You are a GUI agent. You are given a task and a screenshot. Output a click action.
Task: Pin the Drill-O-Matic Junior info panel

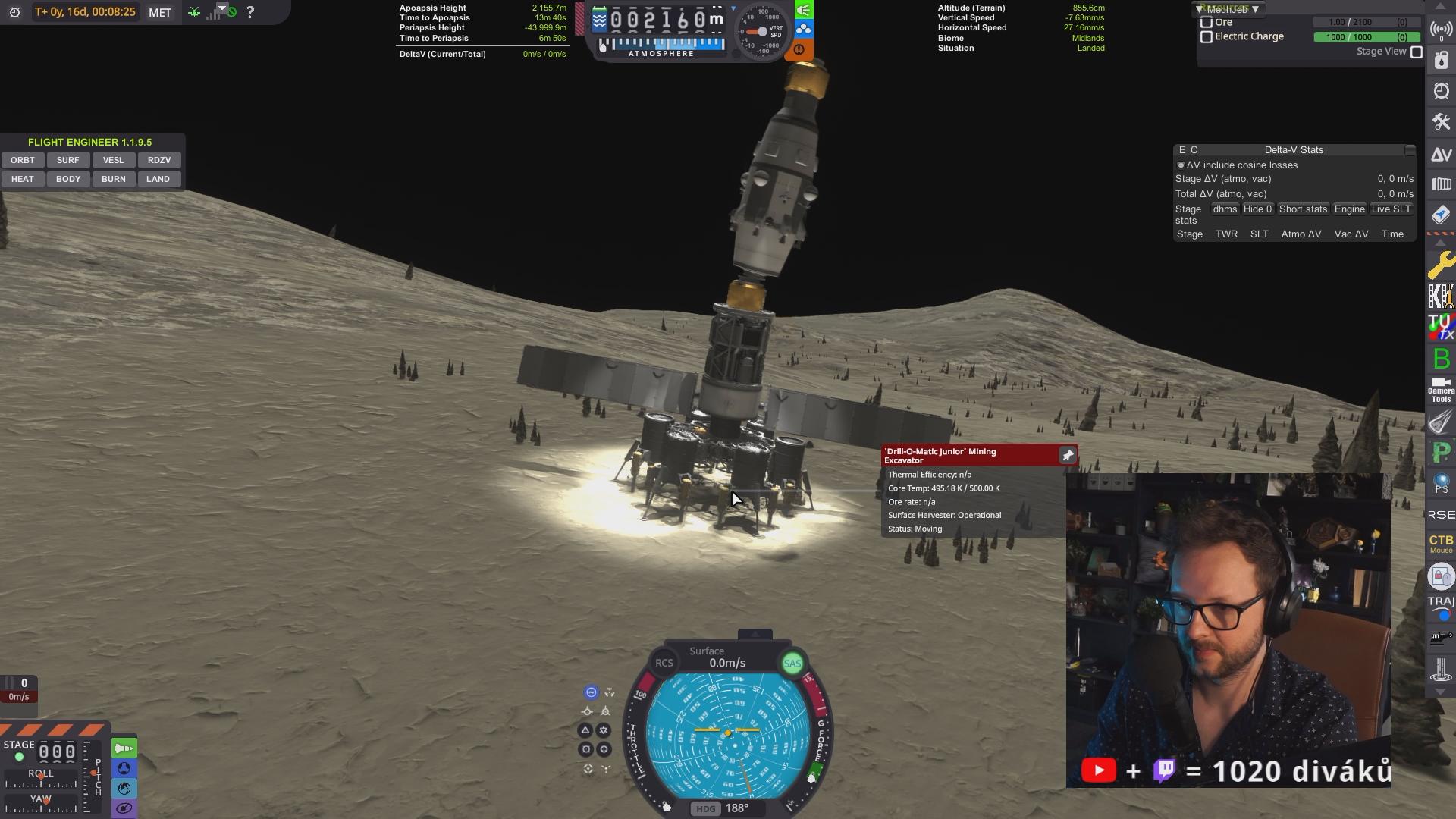1068,455
